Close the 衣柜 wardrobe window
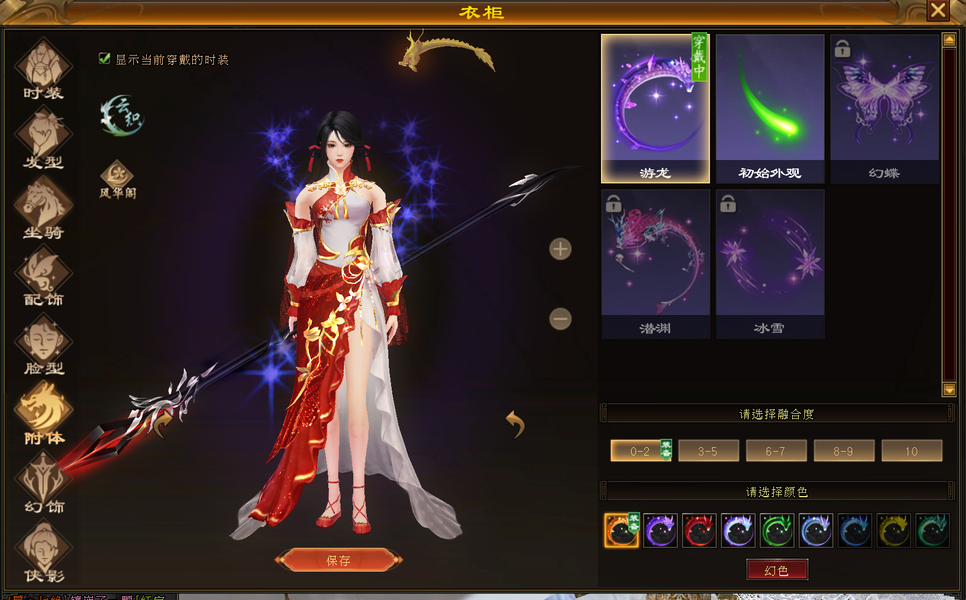Screen dimensions: 966x600 click(937, 11)
